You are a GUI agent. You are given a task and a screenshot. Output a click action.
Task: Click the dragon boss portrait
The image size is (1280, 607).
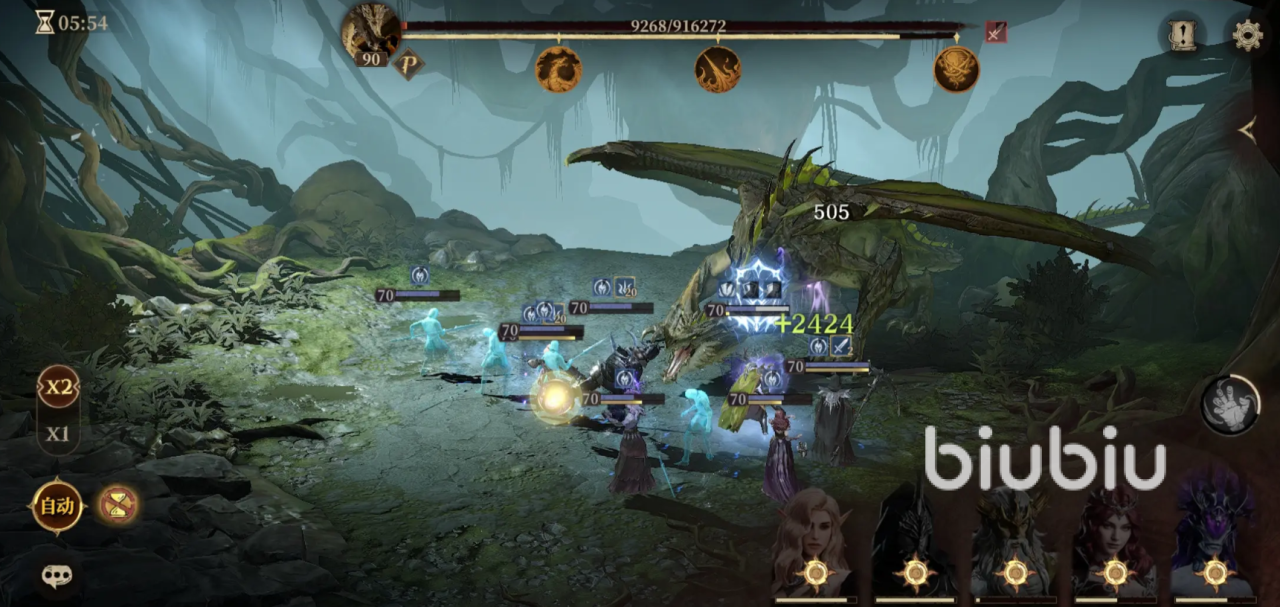coord(370,30)
